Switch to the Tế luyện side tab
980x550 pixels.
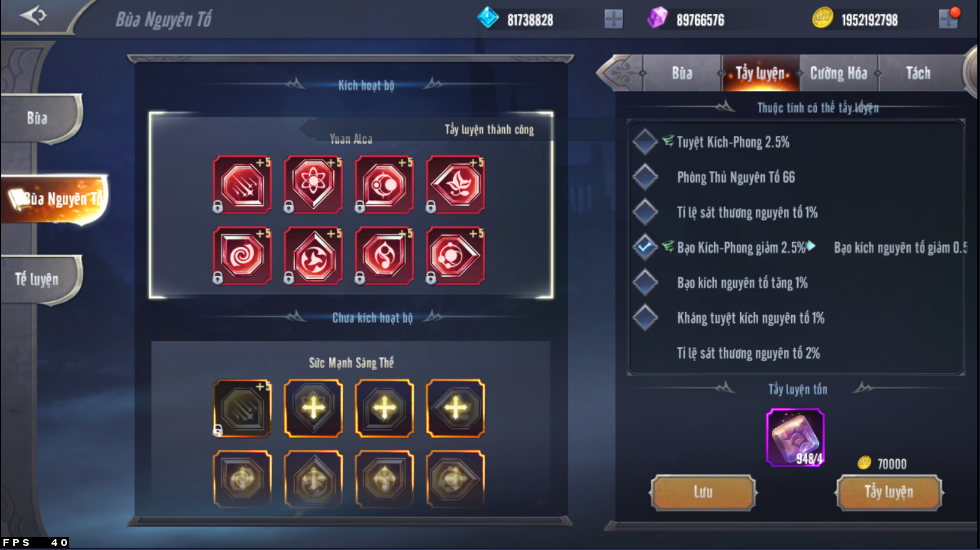point(37,279)
